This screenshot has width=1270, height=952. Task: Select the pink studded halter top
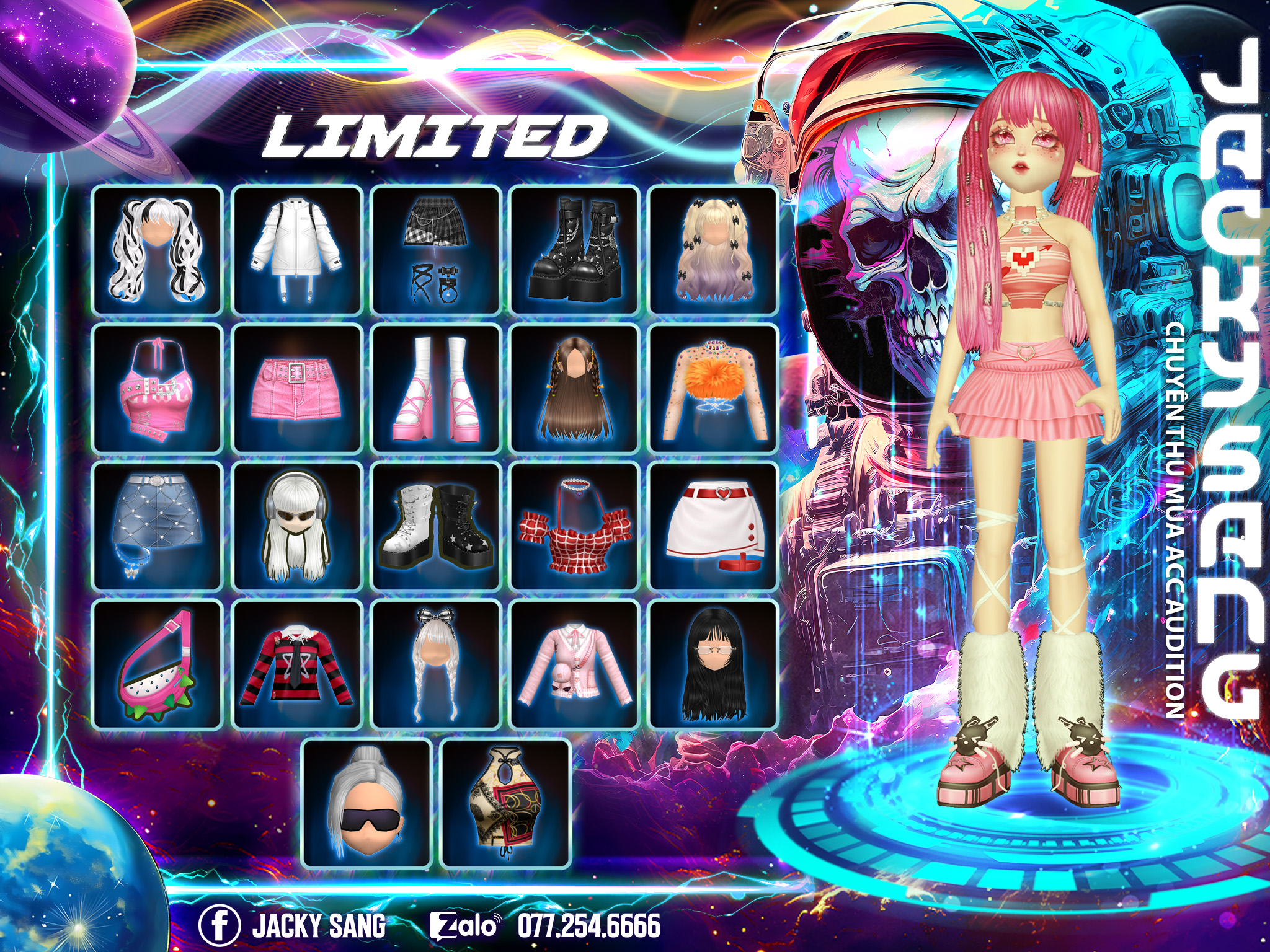tap(157, 388)
